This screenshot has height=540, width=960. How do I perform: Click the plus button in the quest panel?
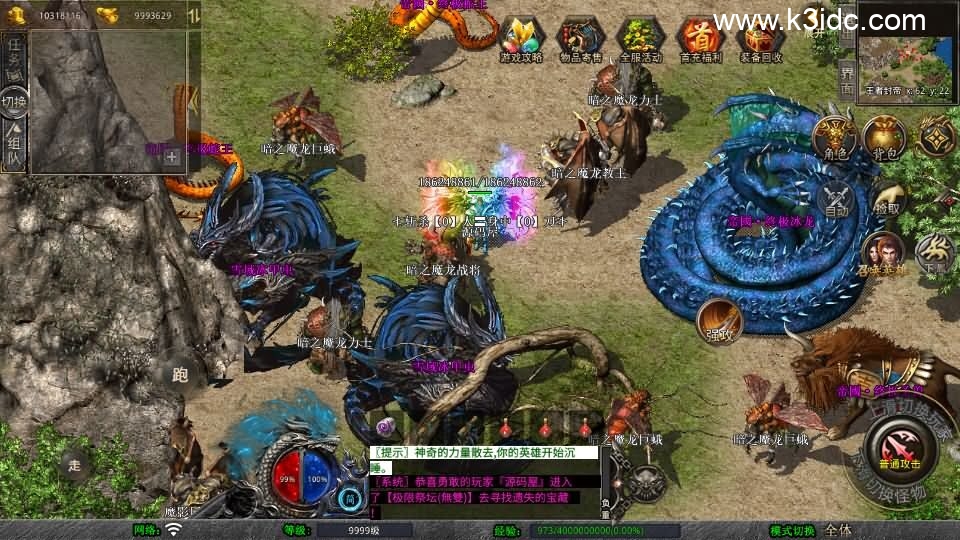pos(172,156)
